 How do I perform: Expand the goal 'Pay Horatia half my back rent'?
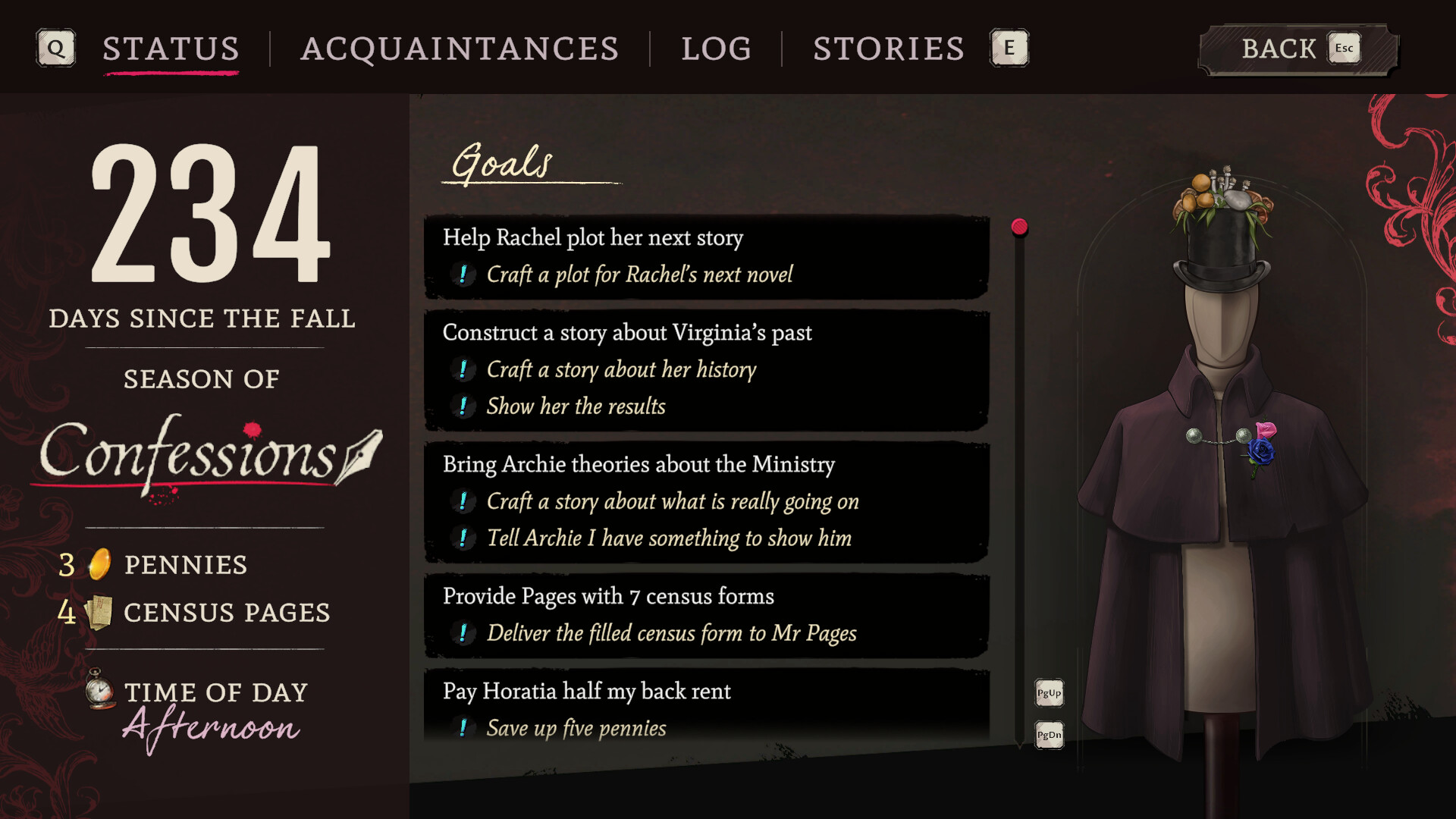[x=587, y=692]
